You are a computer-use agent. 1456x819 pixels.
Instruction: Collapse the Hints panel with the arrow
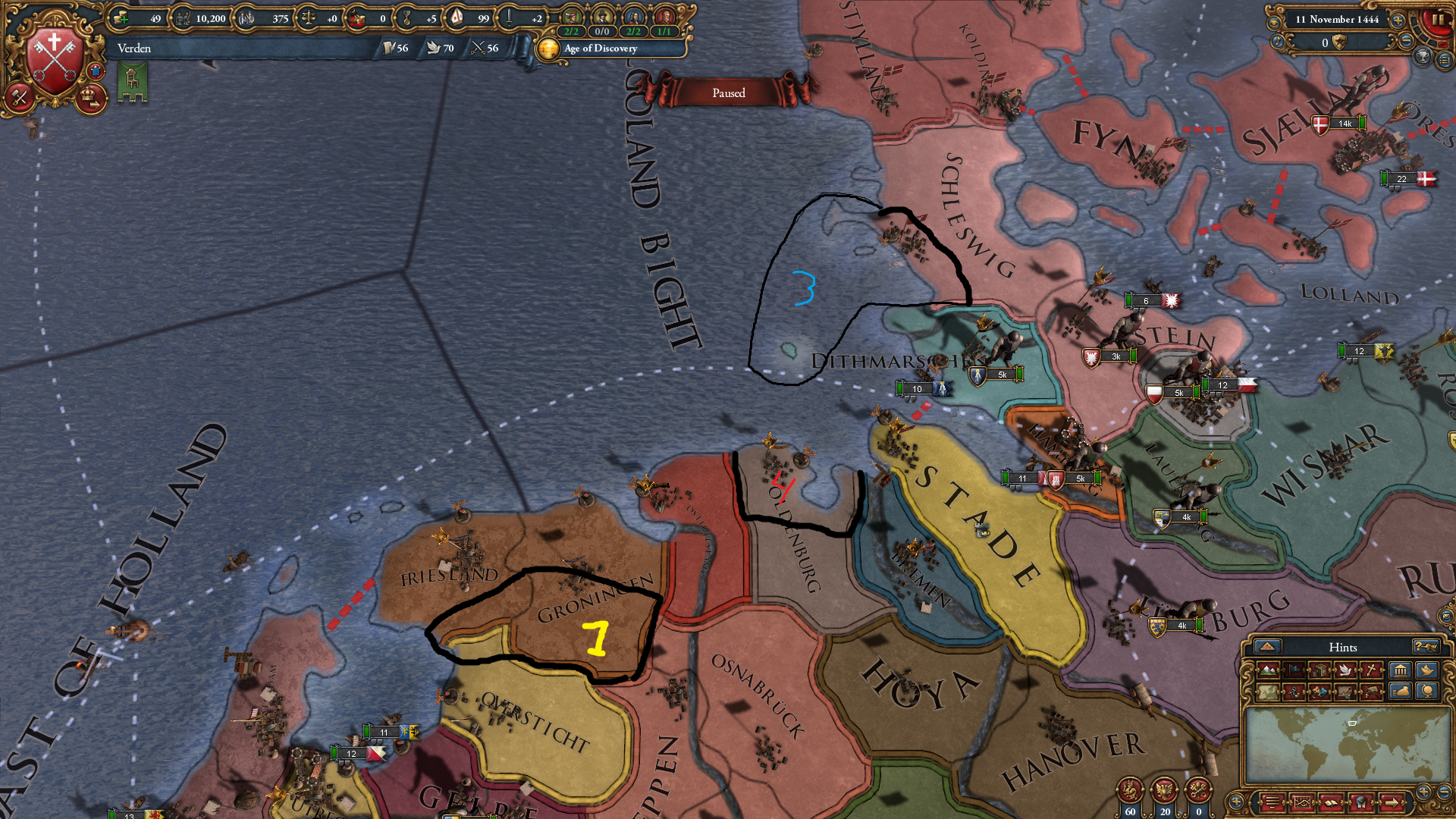pos(1267,647)
